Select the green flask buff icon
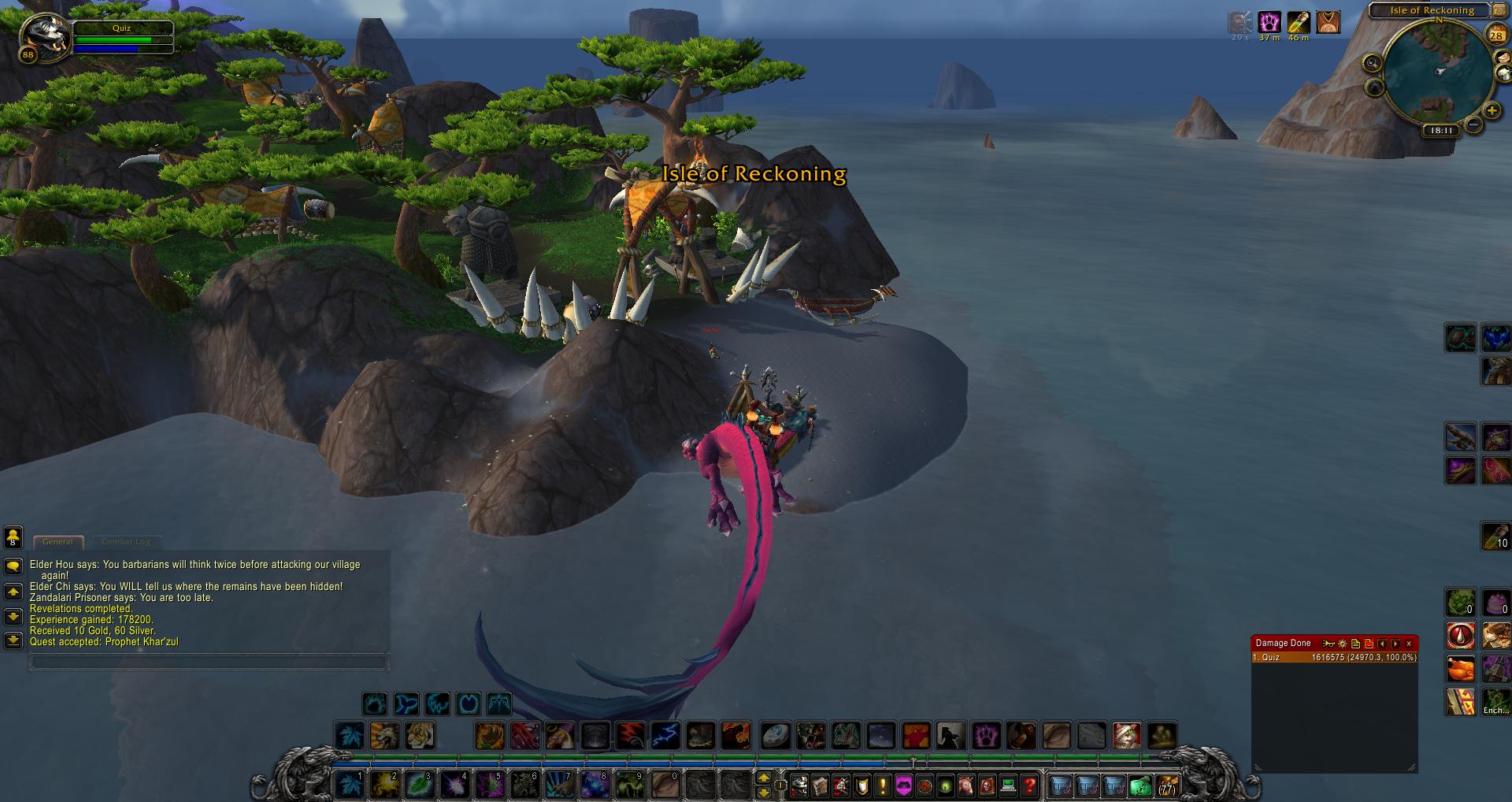The width and height of the screenshot is (1512, 802). [x=1299, y=22]
